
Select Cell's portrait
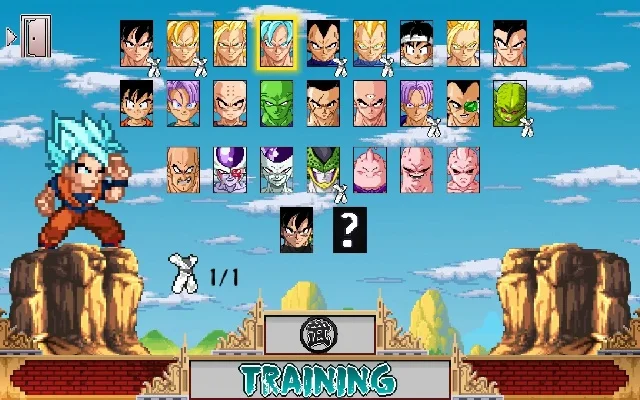[322, 169]
